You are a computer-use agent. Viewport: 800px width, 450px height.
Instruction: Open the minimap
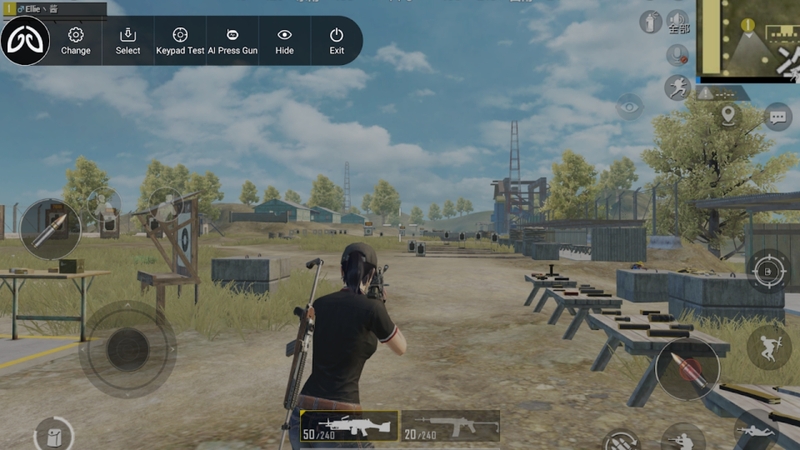747,40
